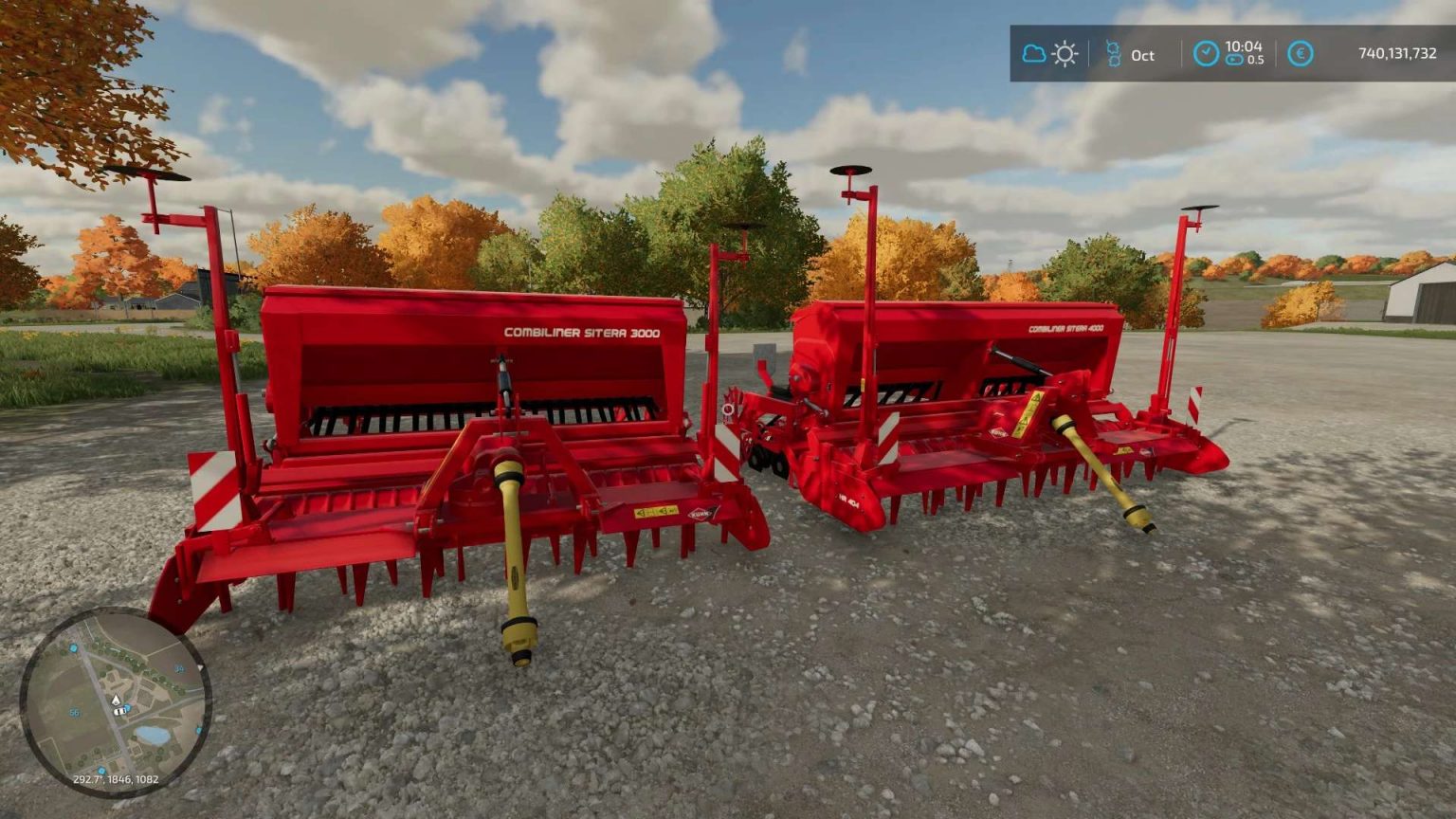Select the sun forecast icon top right
1456x819 pixels.
1064,53
